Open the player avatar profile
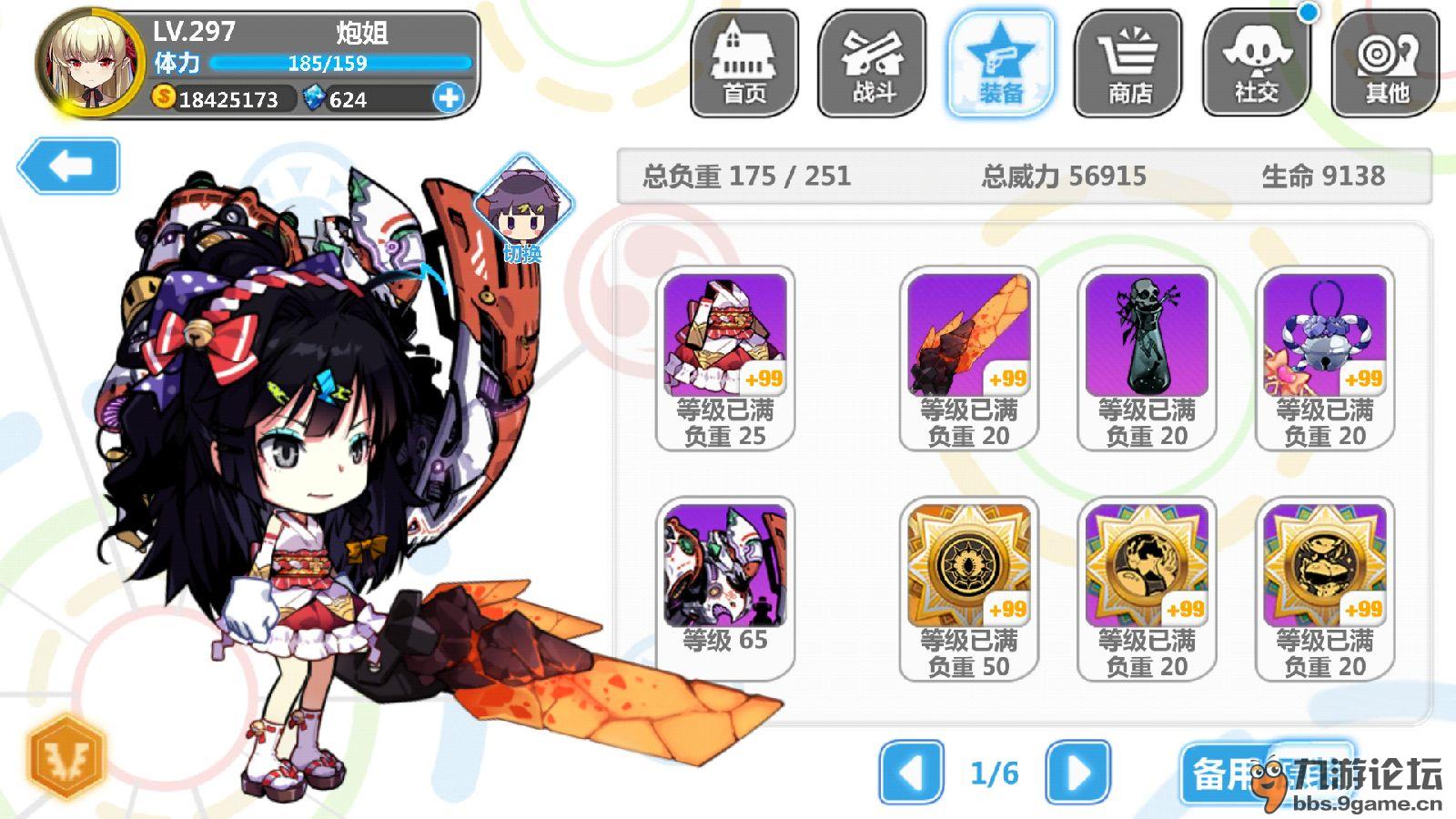Viewport: 1456px width, 819px height. click(91, 64)
